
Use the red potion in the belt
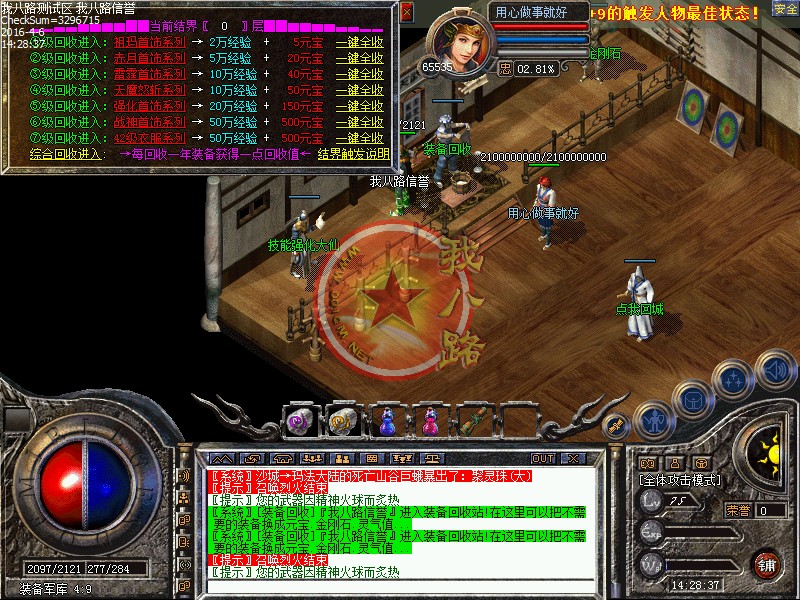point(430,422)
